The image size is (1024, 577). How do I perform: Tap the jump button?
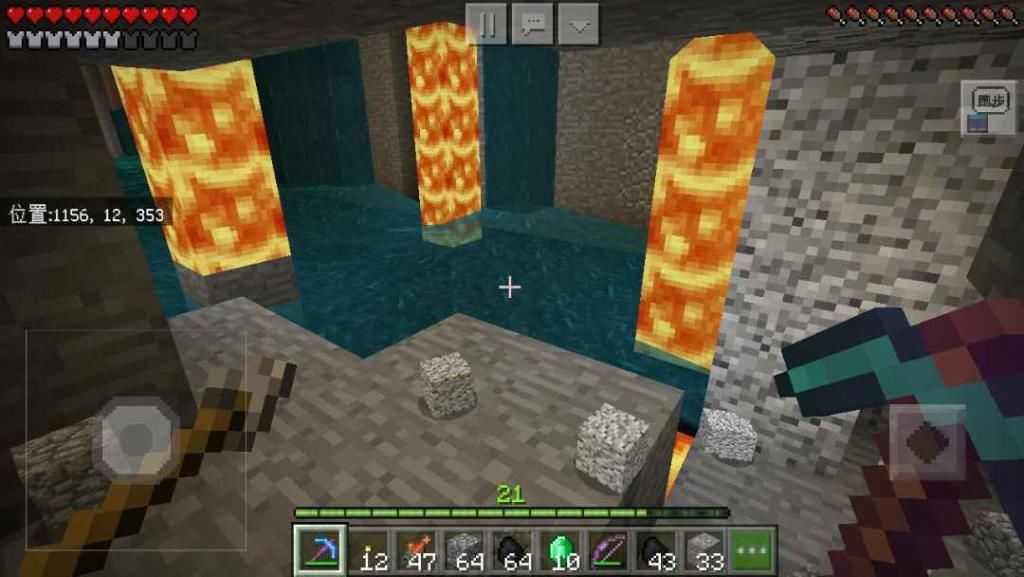(x=928, y=441)
